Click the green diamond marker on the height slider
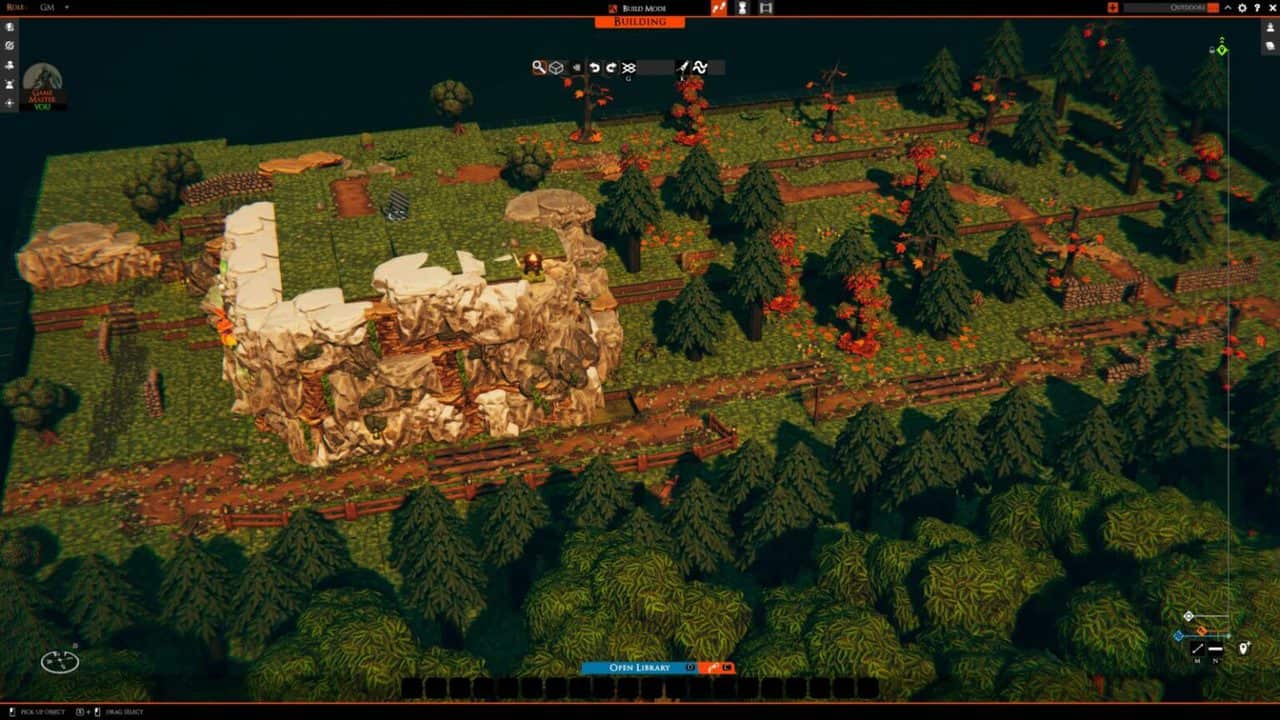This screenshot has height=720, width=1280. tap(1222, 50)
